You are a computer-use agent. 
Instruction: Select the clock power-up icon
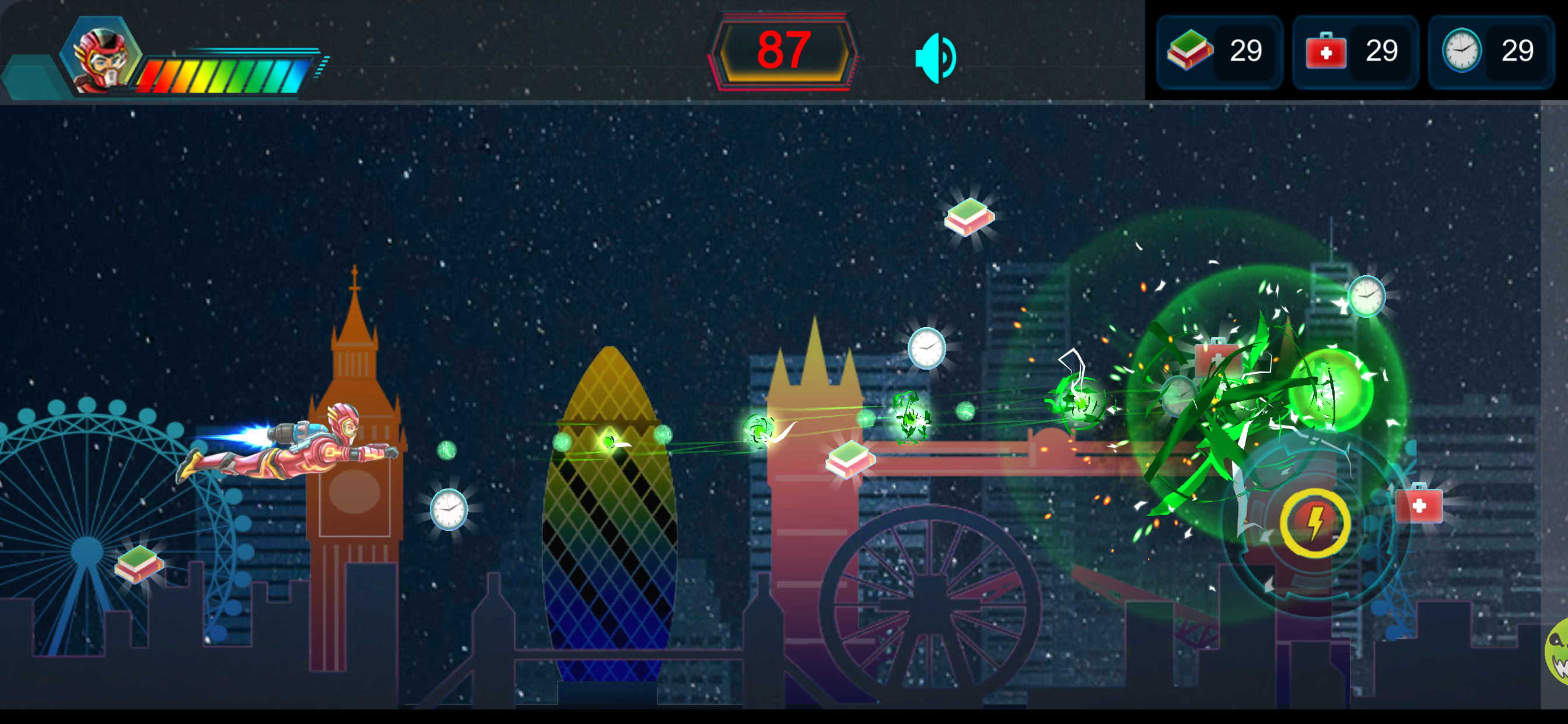1462,52
